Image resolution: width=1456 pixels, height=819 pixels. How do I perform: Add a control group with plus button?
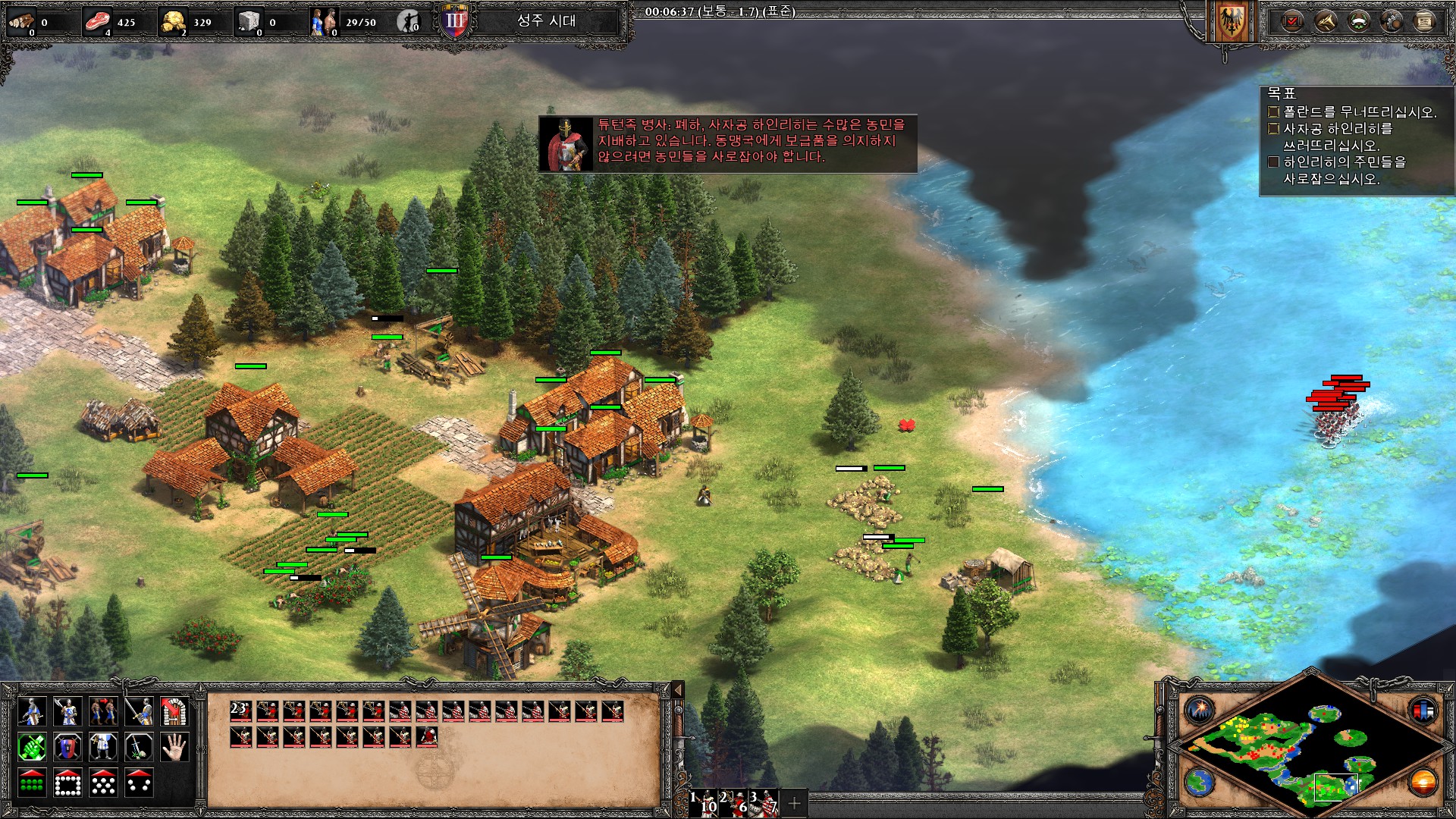pos(794,802)
